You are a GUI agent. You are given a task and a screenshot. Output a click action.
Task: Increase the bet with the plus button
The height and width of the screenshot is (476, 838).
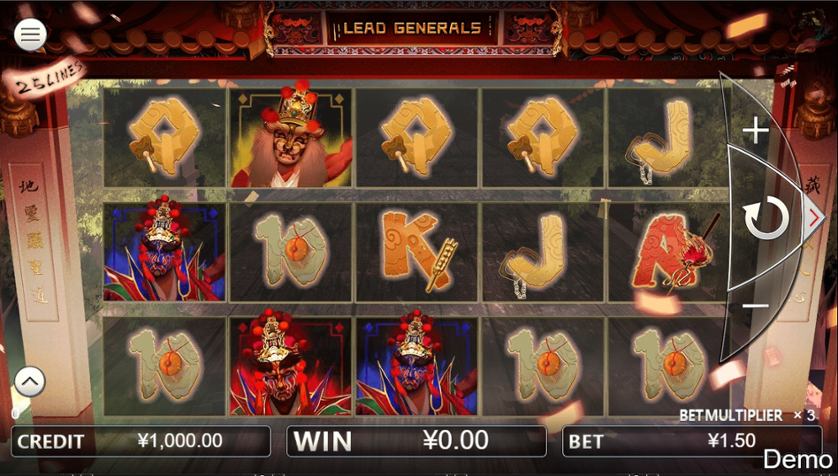coord(755,130)
